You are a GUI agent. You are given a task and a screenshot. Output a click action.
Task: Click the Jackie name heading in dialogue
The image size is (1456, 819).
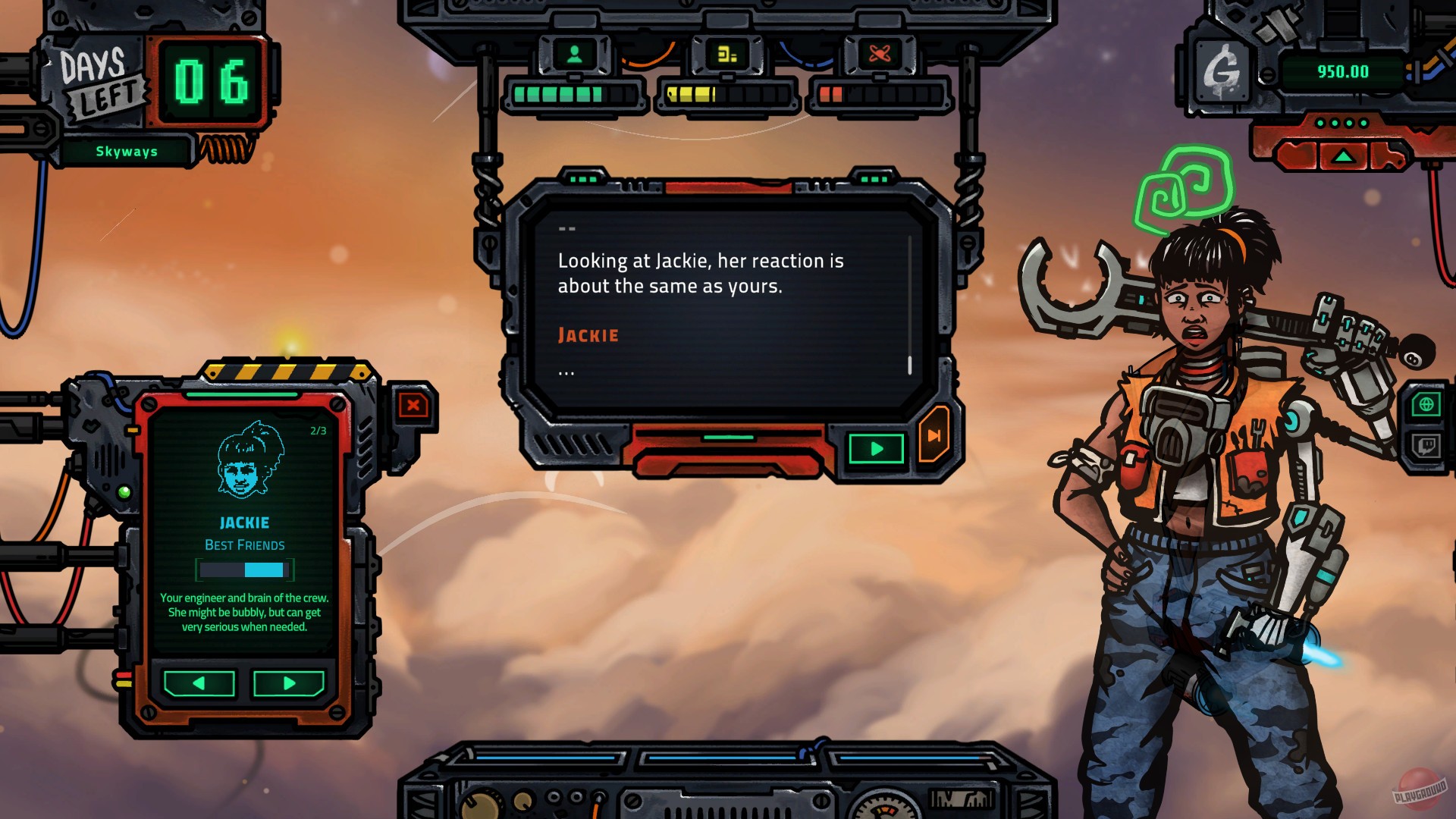point(588,334)
